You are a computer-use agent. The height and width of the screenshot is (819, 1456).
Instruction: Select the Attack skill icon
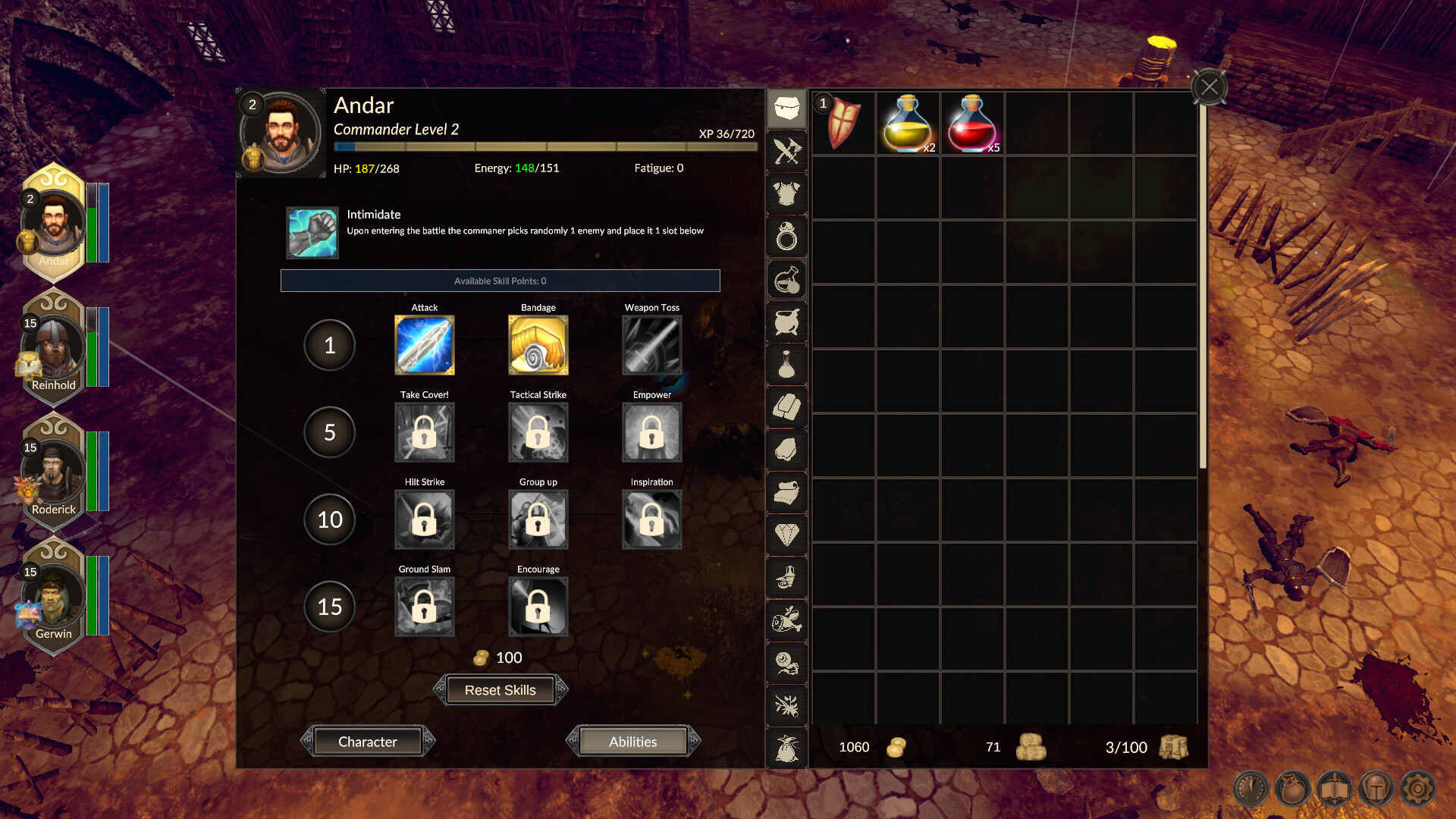424,345
